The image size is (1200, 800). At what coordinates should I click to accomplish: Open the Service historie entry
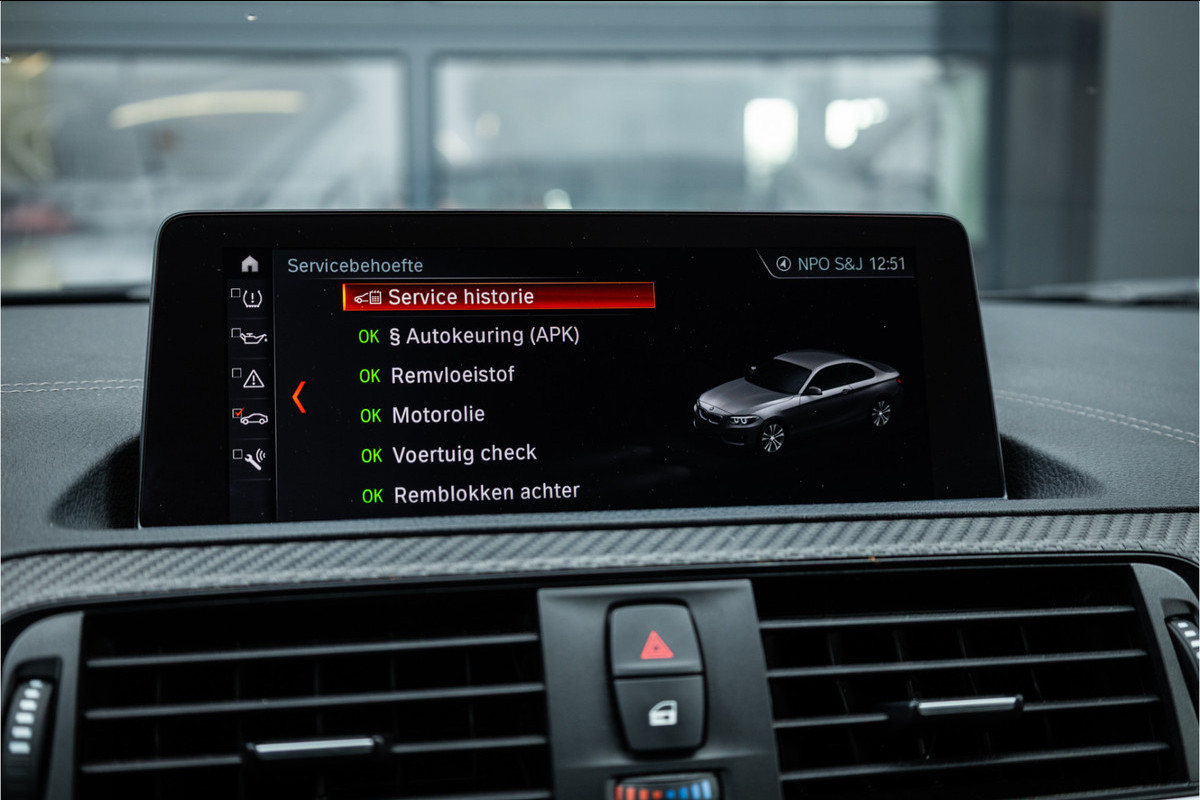[498, 296]
